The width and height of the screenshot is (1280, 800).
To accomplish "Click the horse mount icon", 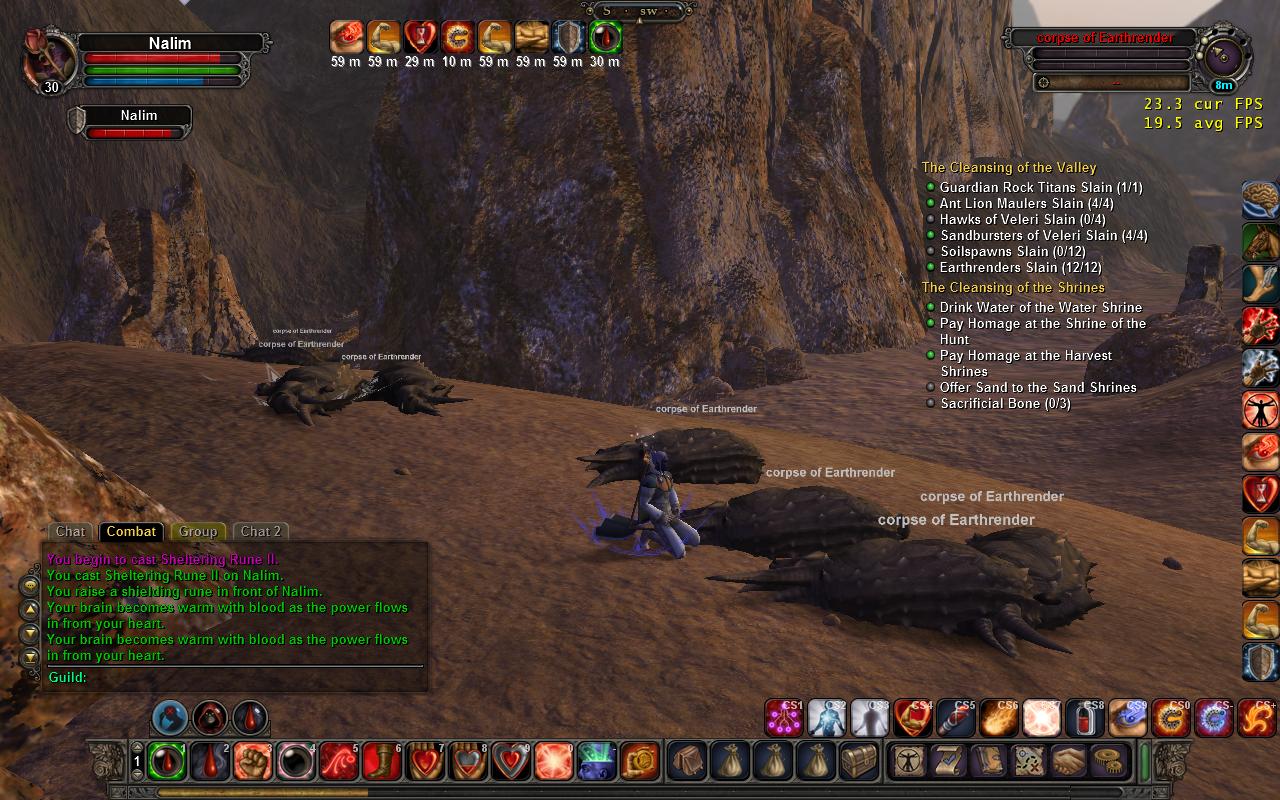I will coord(1260,242).
